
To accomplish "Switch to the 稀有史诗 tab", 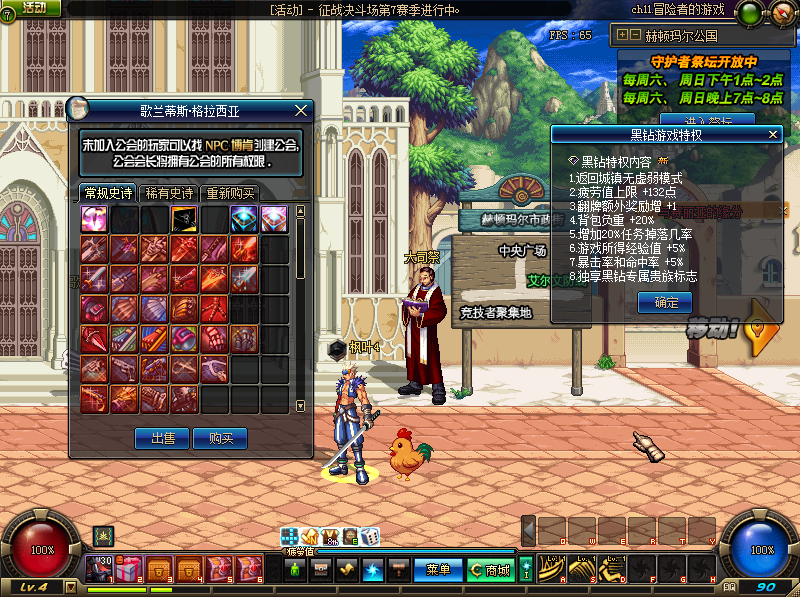I will 168,193.
